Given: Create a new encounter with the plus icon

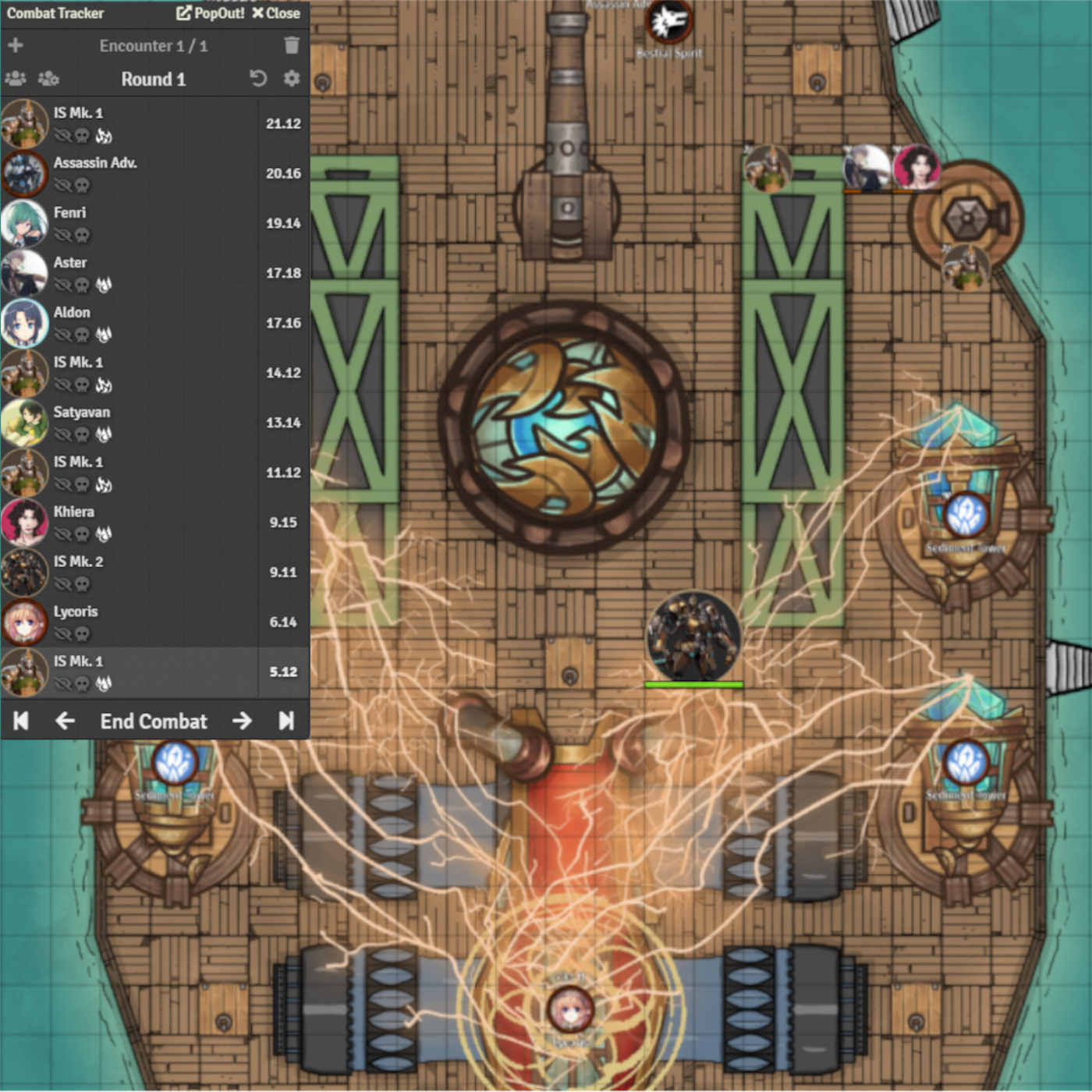Looking at the screenshot, I should [x=15, y=45].
